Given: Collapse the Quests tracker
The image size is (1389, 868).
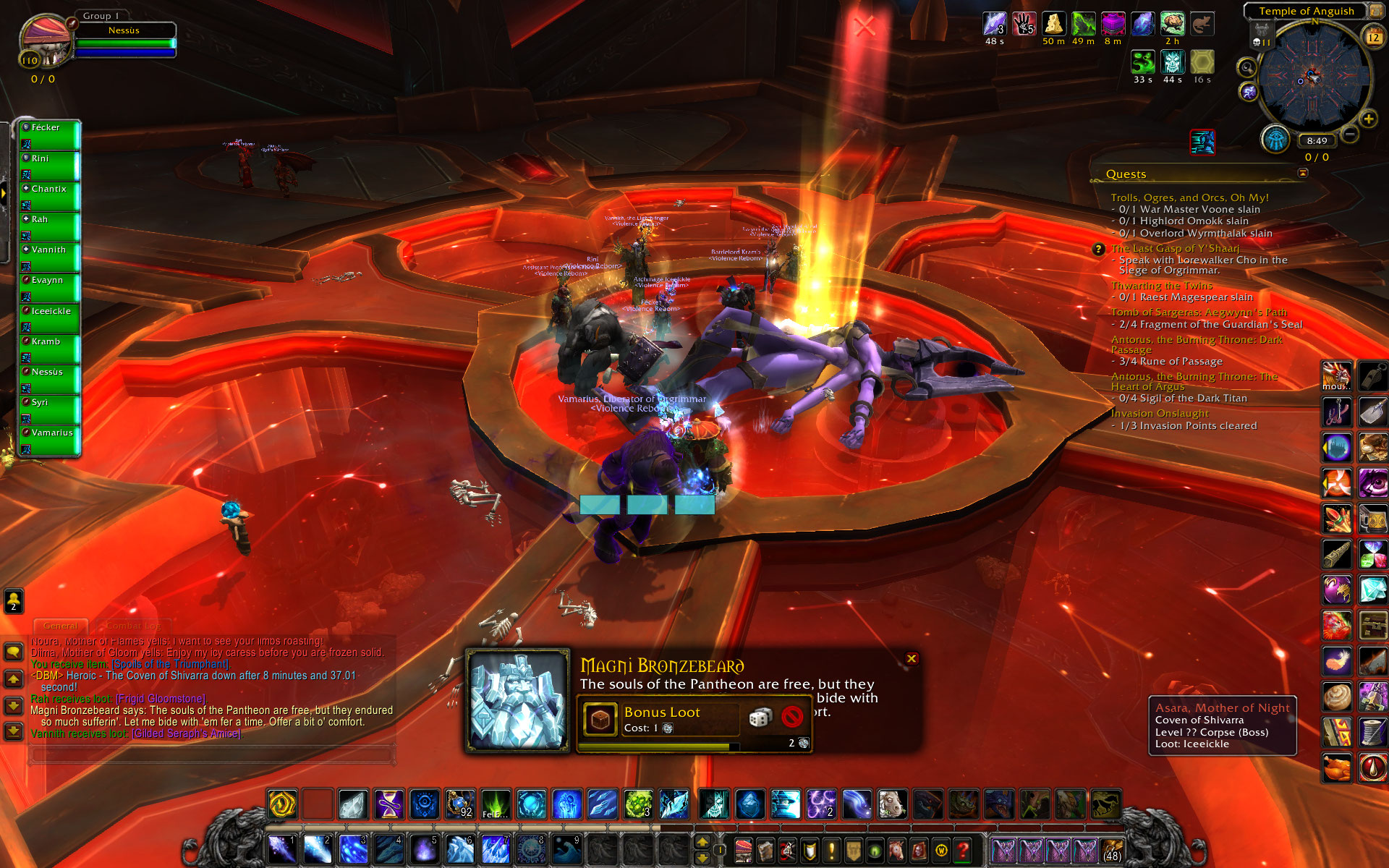Looking at the screenshot, I should click(x=1303, y=173).
